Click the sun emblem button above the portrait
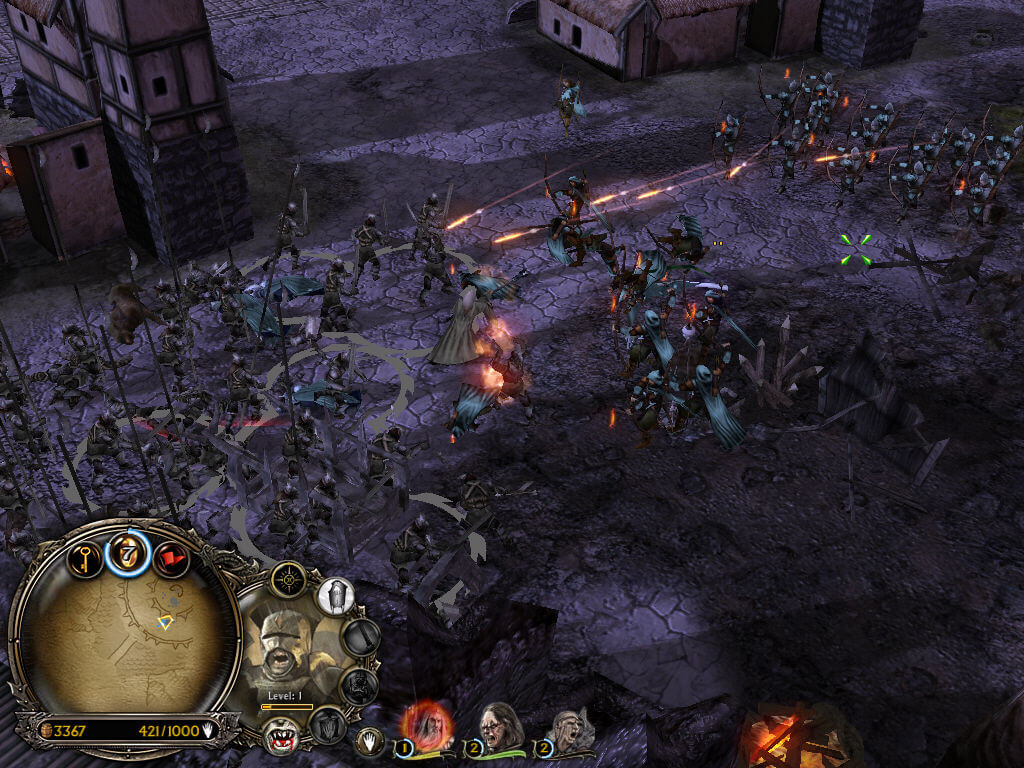 pos(288,580)
